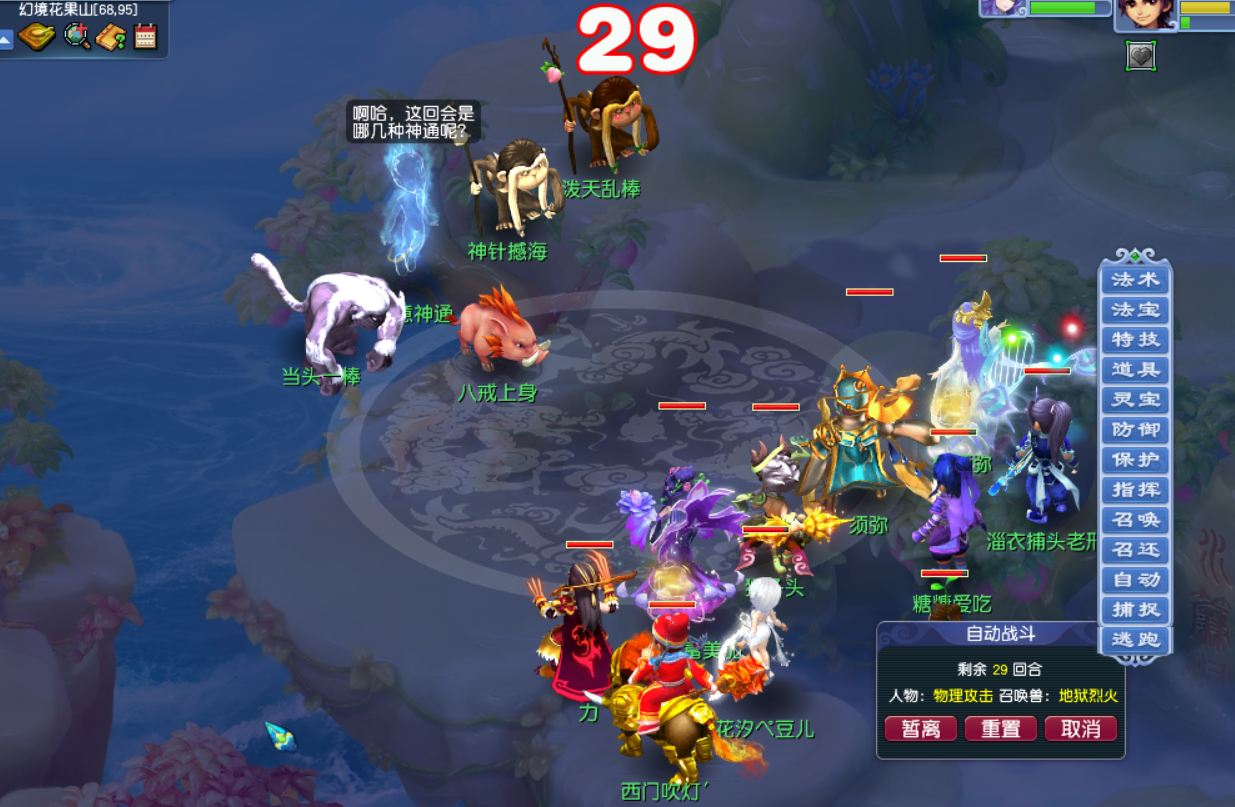Open the help book with question mark
This screenshot has width=1235, height=807.
pos(111,37)
